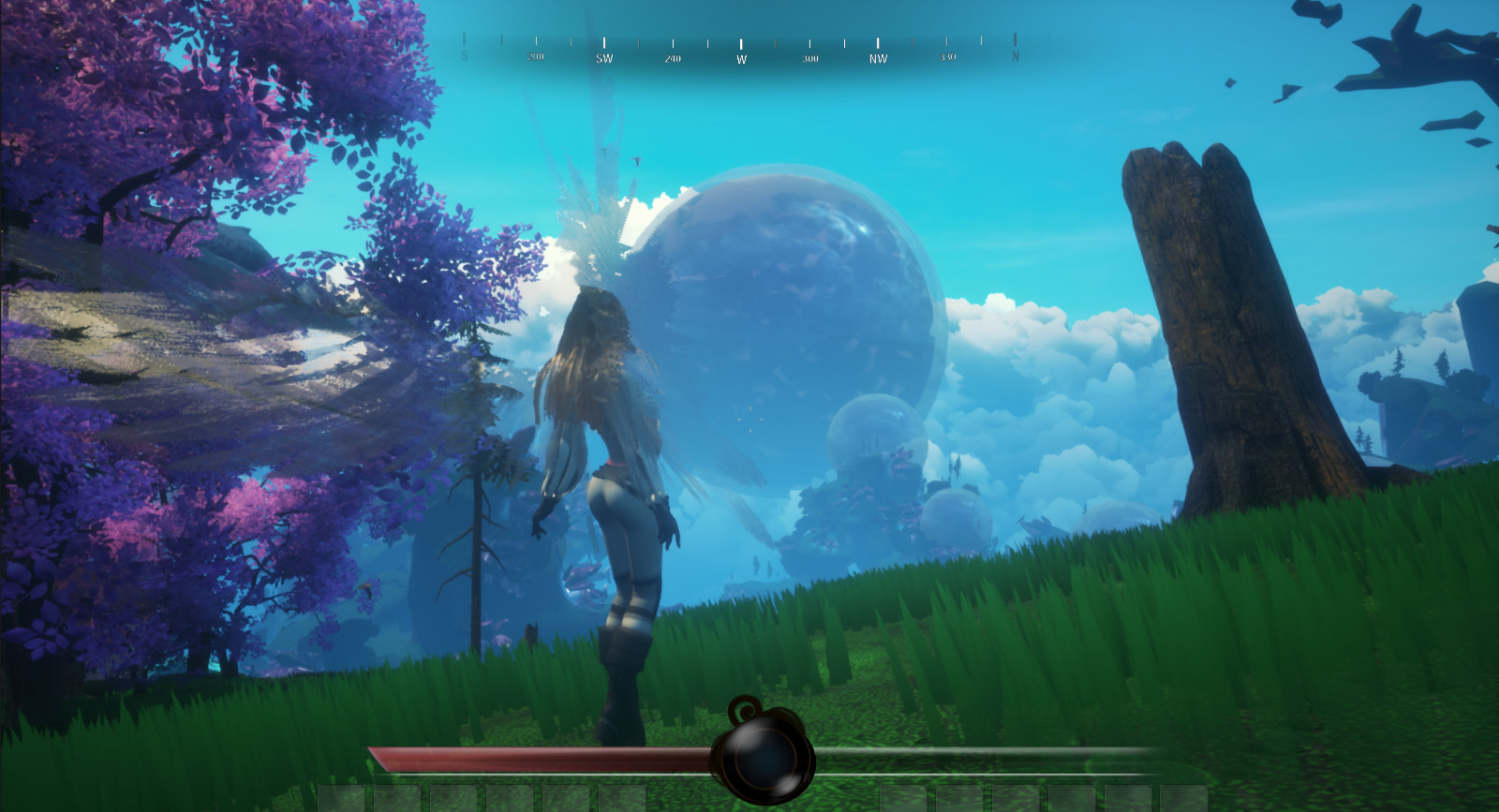Click the SW marker on the compass
Viewport: 1499px width, 812px height.
click(605, 58)
